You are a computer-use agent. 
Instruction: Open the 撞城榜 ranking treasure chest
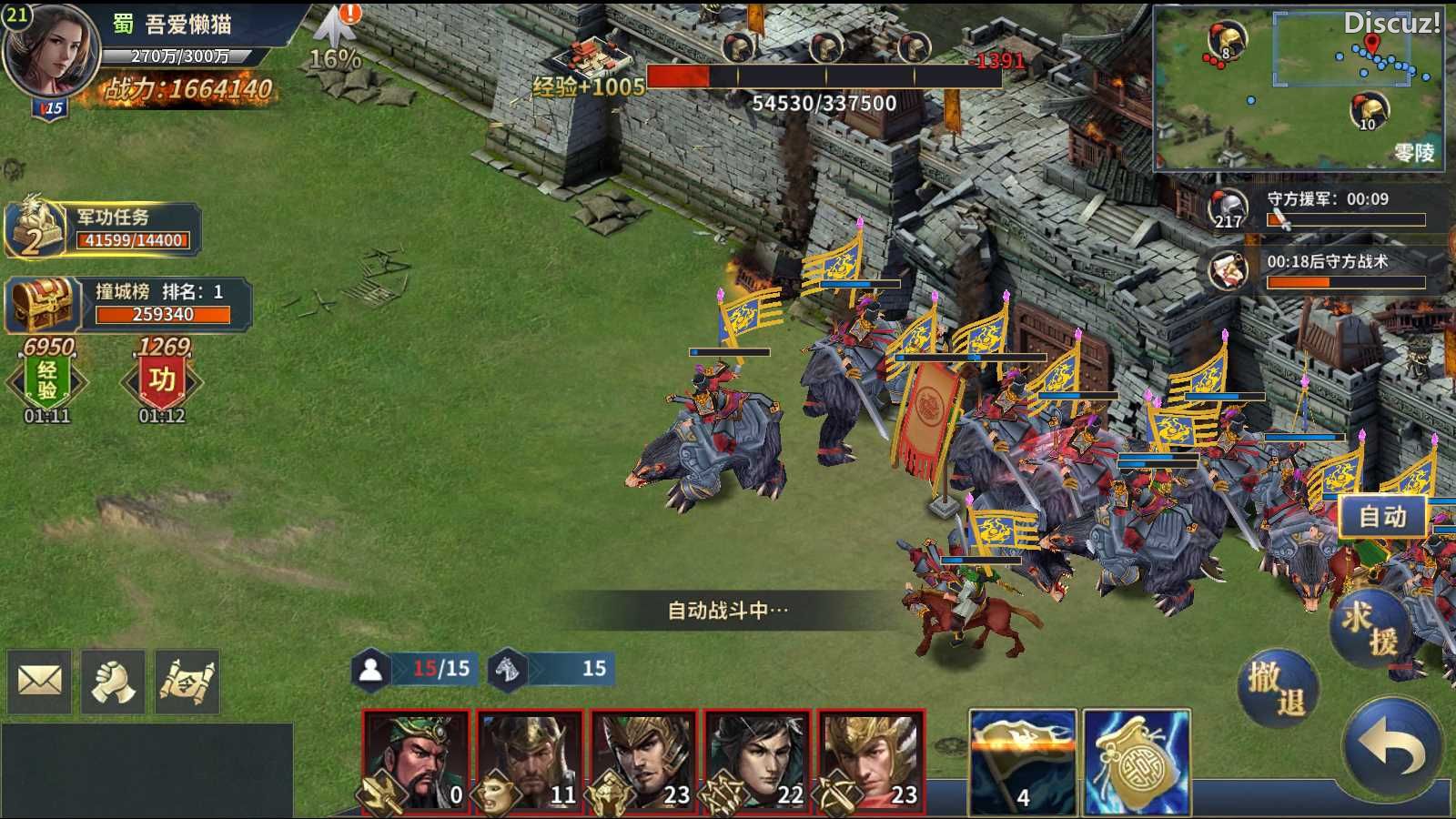click(x=42, y=304)
